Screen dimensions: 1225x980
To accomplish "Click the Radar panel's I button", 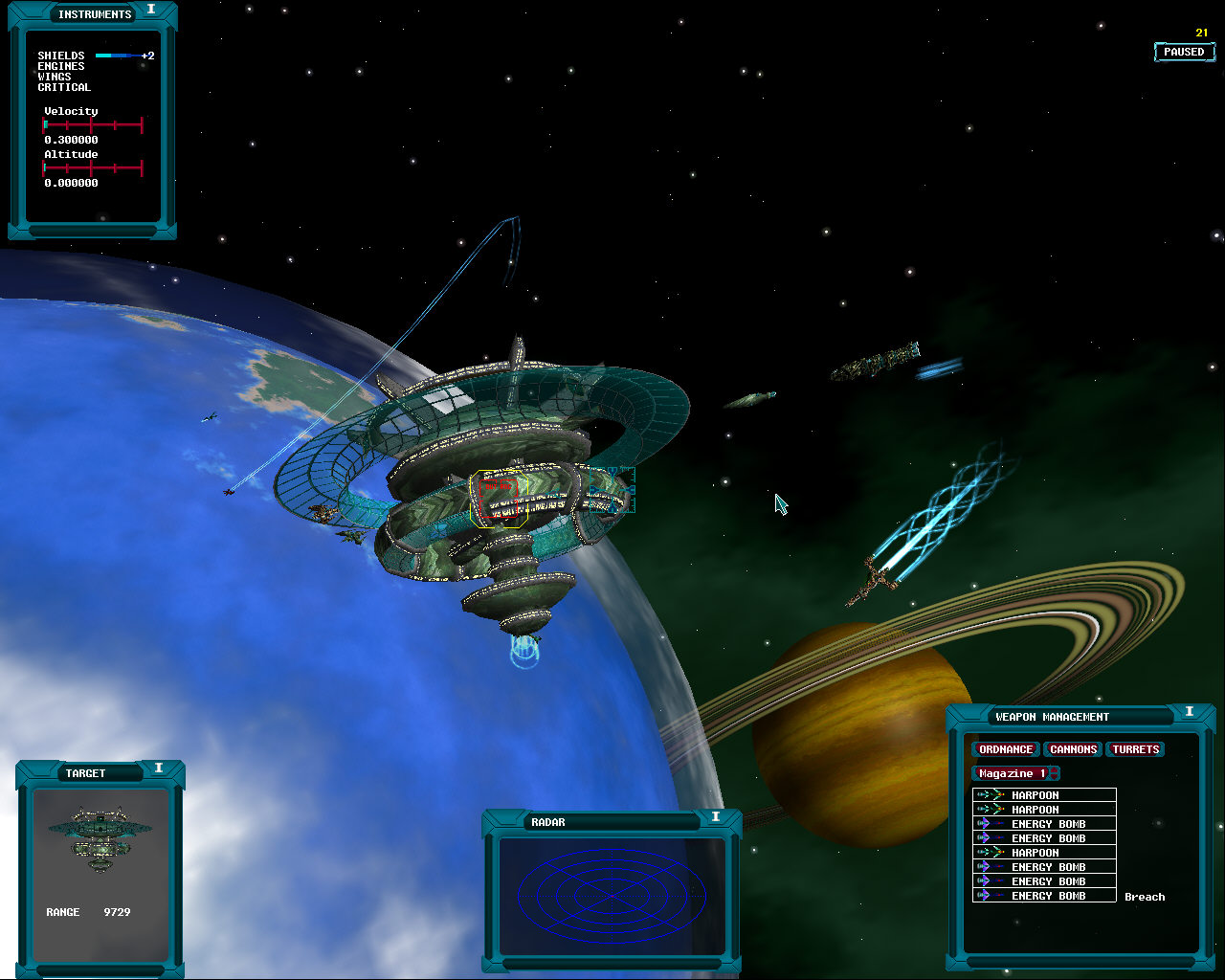I will (715, 816).
